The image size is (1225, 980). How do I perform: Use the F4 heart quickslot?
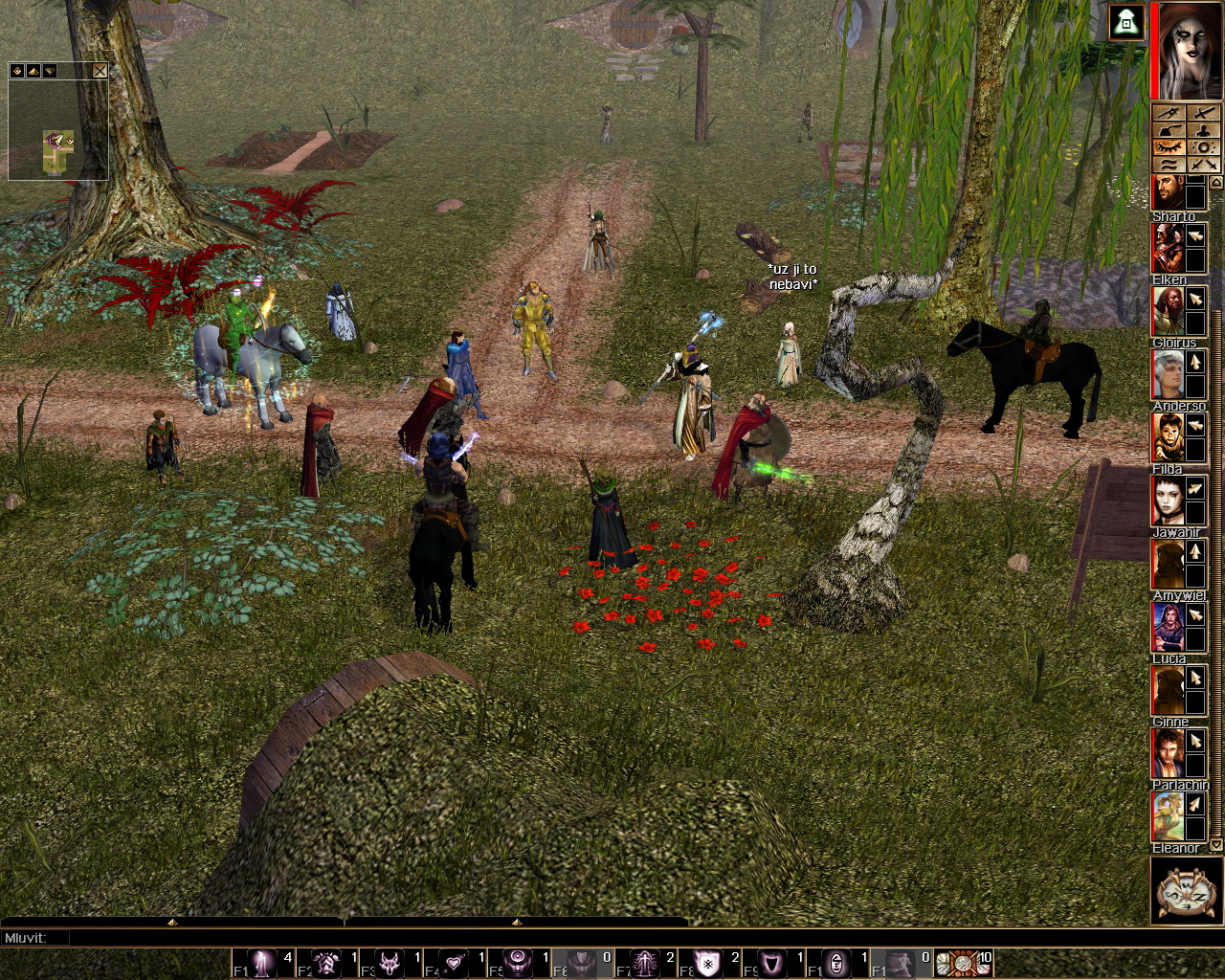click(454, 963)
